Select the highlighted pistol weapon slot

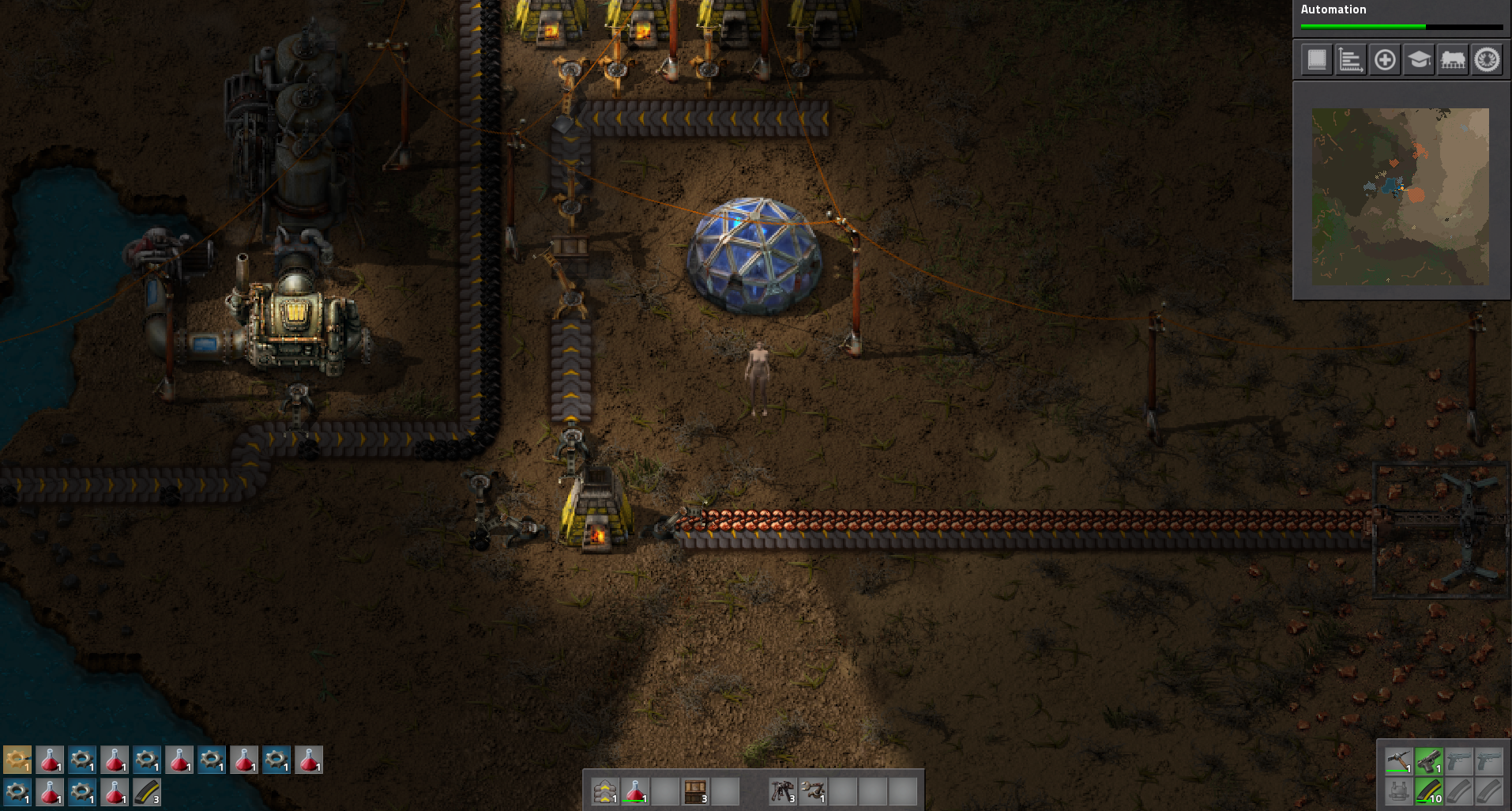(1428, 761)
